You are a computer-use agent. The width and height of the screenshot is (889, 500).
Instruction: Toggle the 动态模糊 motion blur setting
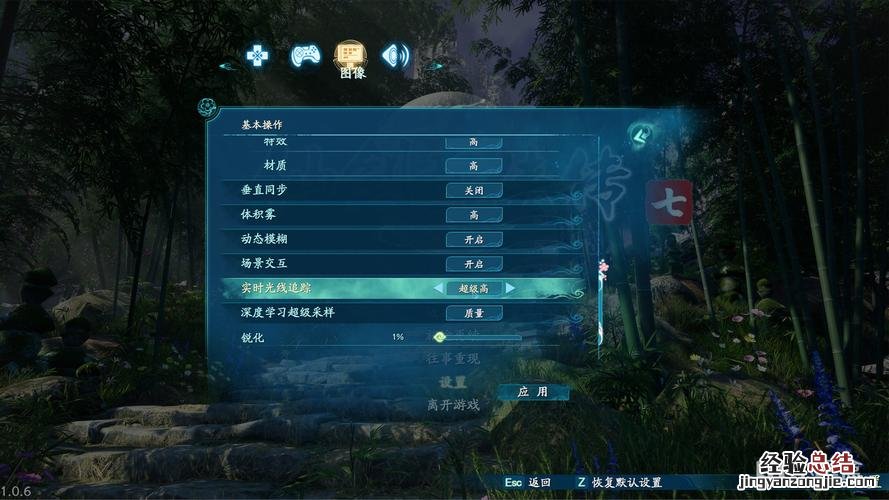473,240
